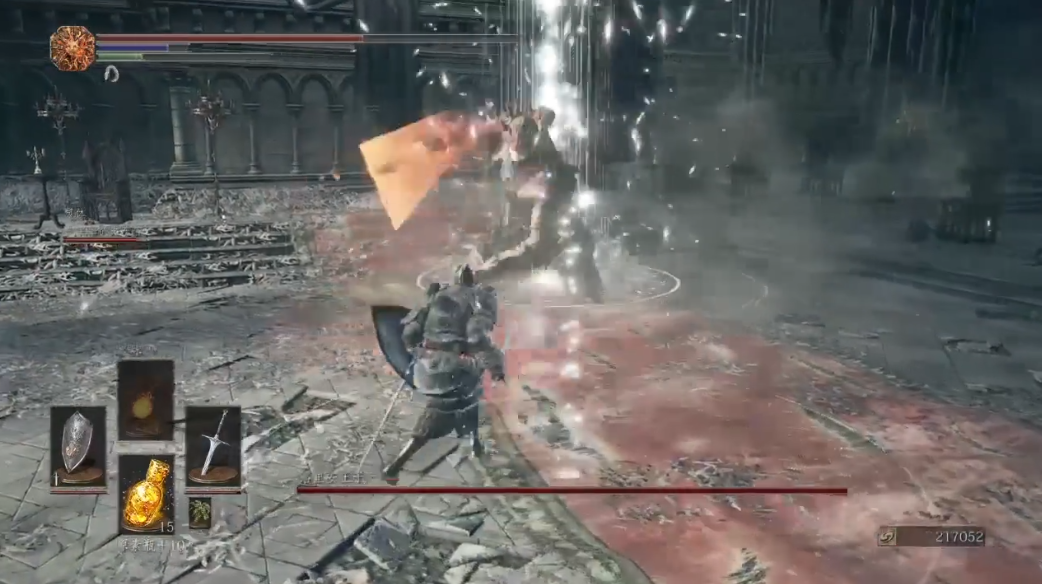Select the sword in the right-hand slot
The image size is (1042, 584).
pos(213,447)
